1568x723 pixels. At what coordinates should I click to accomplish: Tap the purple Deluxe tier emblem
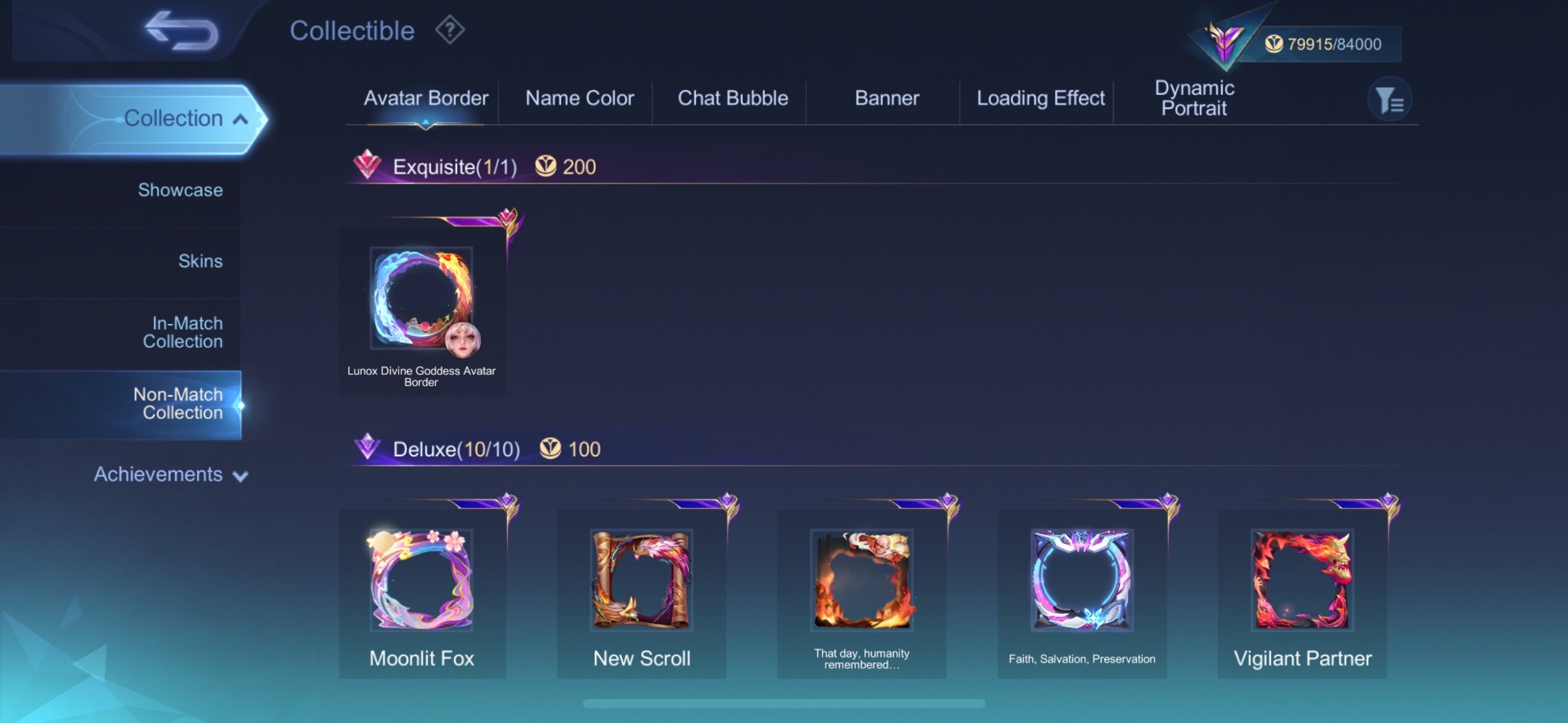369,448
